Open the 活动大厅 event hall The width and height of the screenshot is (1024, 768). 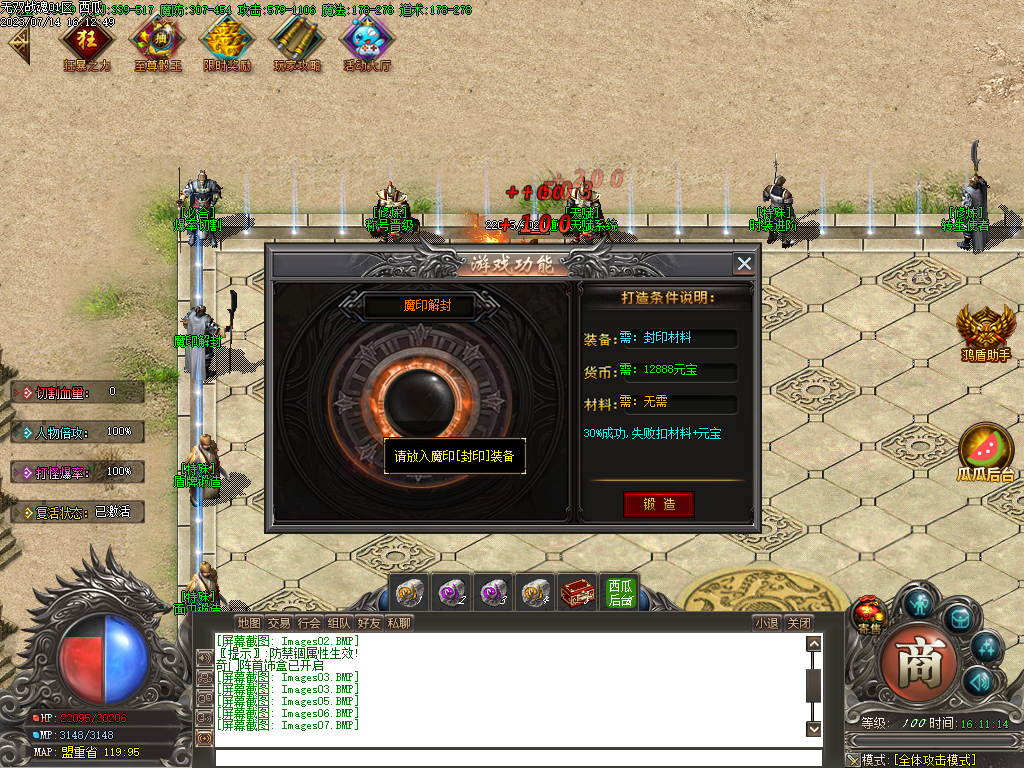point(367,41)
